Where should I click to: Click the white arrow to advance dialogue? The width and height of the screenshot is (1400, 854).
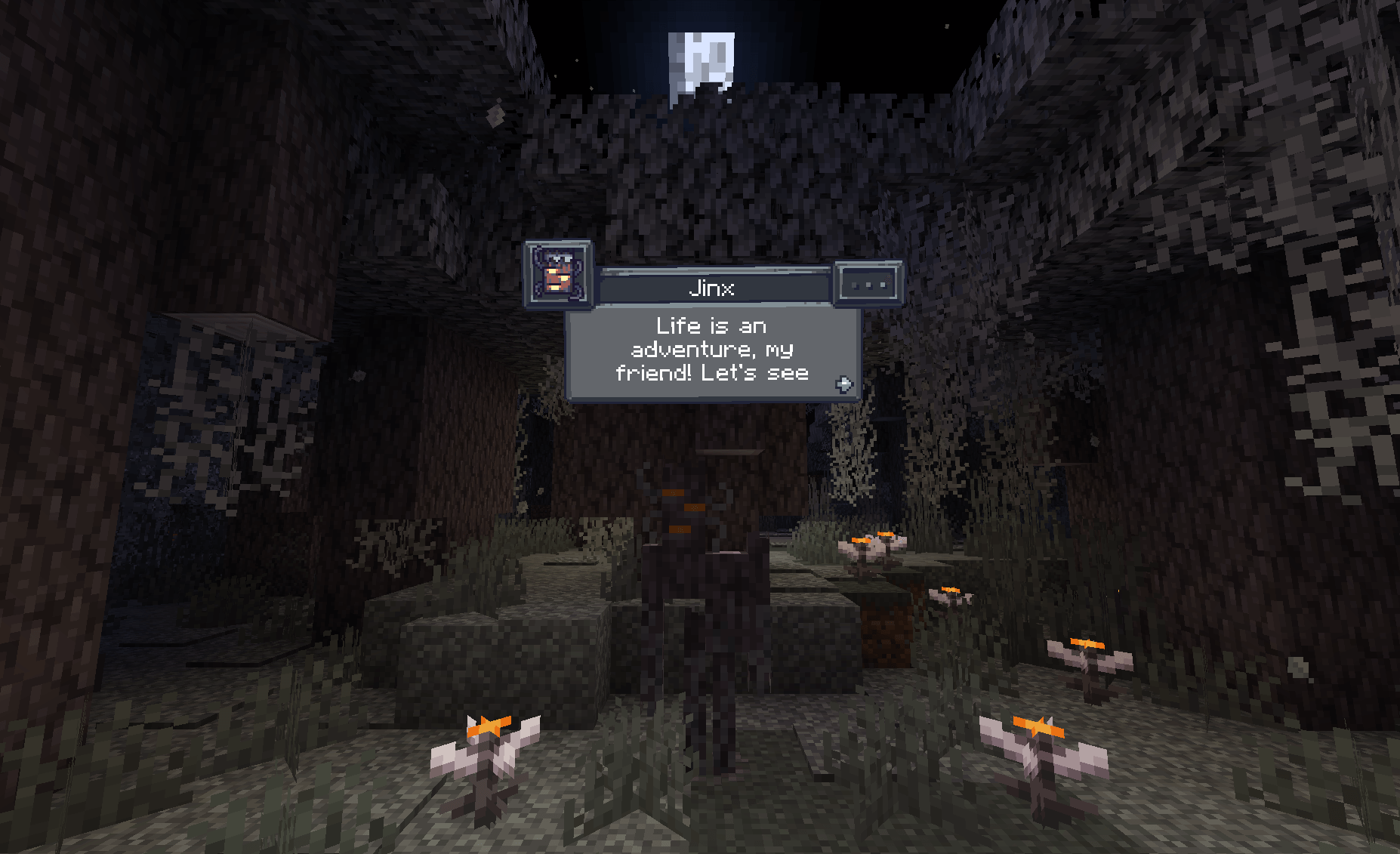(843, 385)
